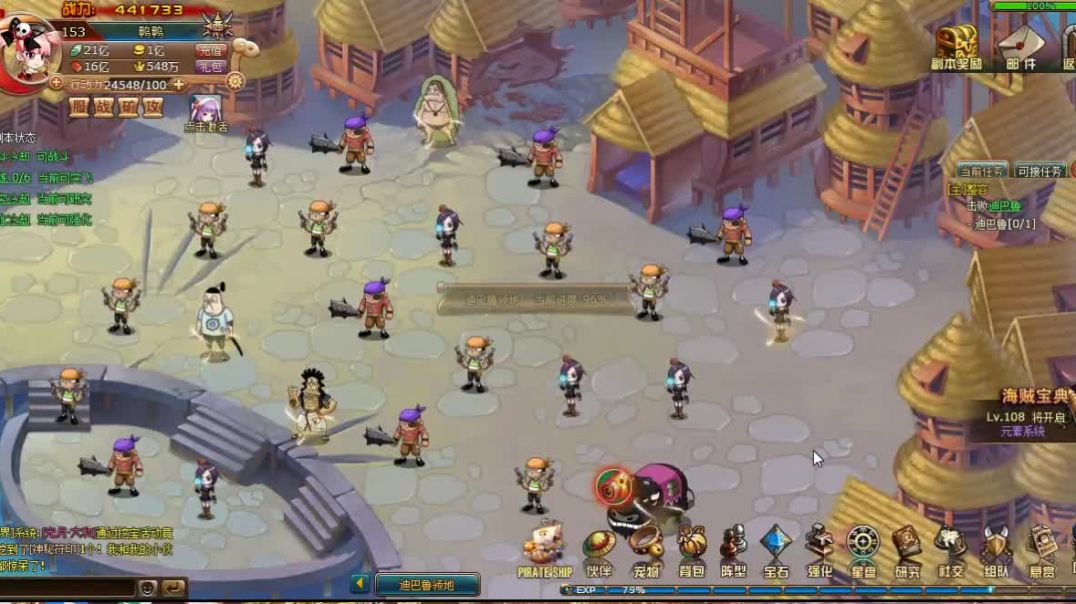Open the 宝石 gem menu
Screen dimensions: 1076x604
pyautogui.click(x=776, y=550)
